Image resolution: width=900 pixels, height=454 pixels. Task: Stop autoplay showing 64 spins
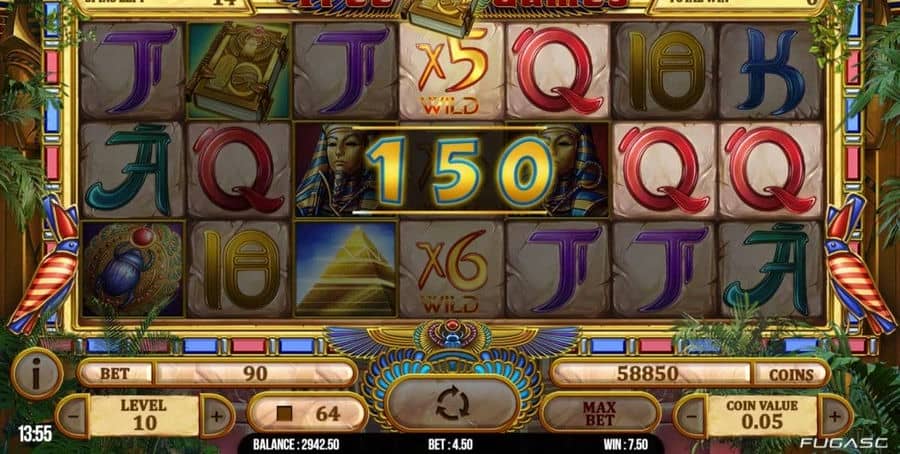coord(309,412)
